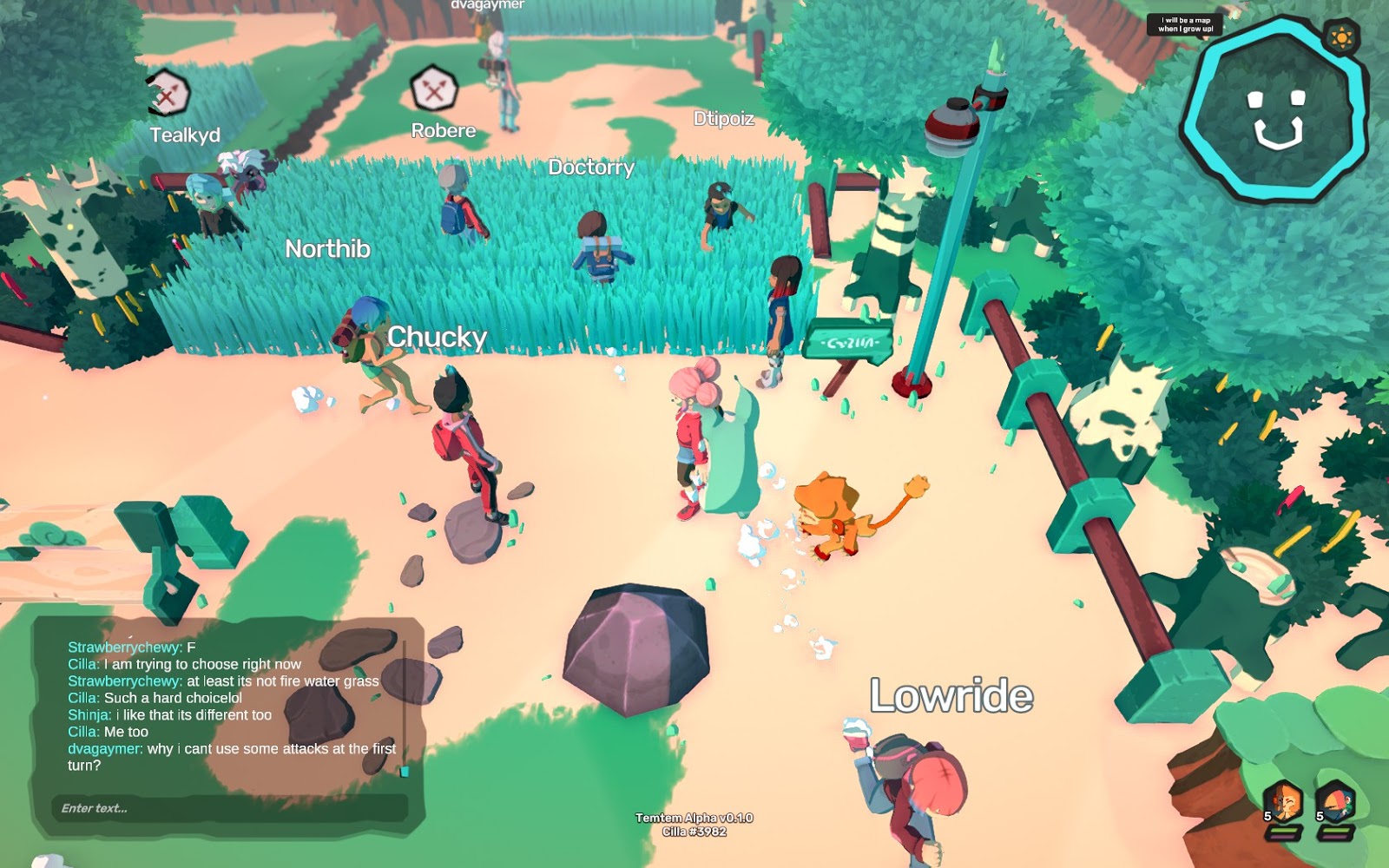This screenshot has width=1389, height=868.
Task: Click the Enter text chat input field
Action: tap(229, 808)
